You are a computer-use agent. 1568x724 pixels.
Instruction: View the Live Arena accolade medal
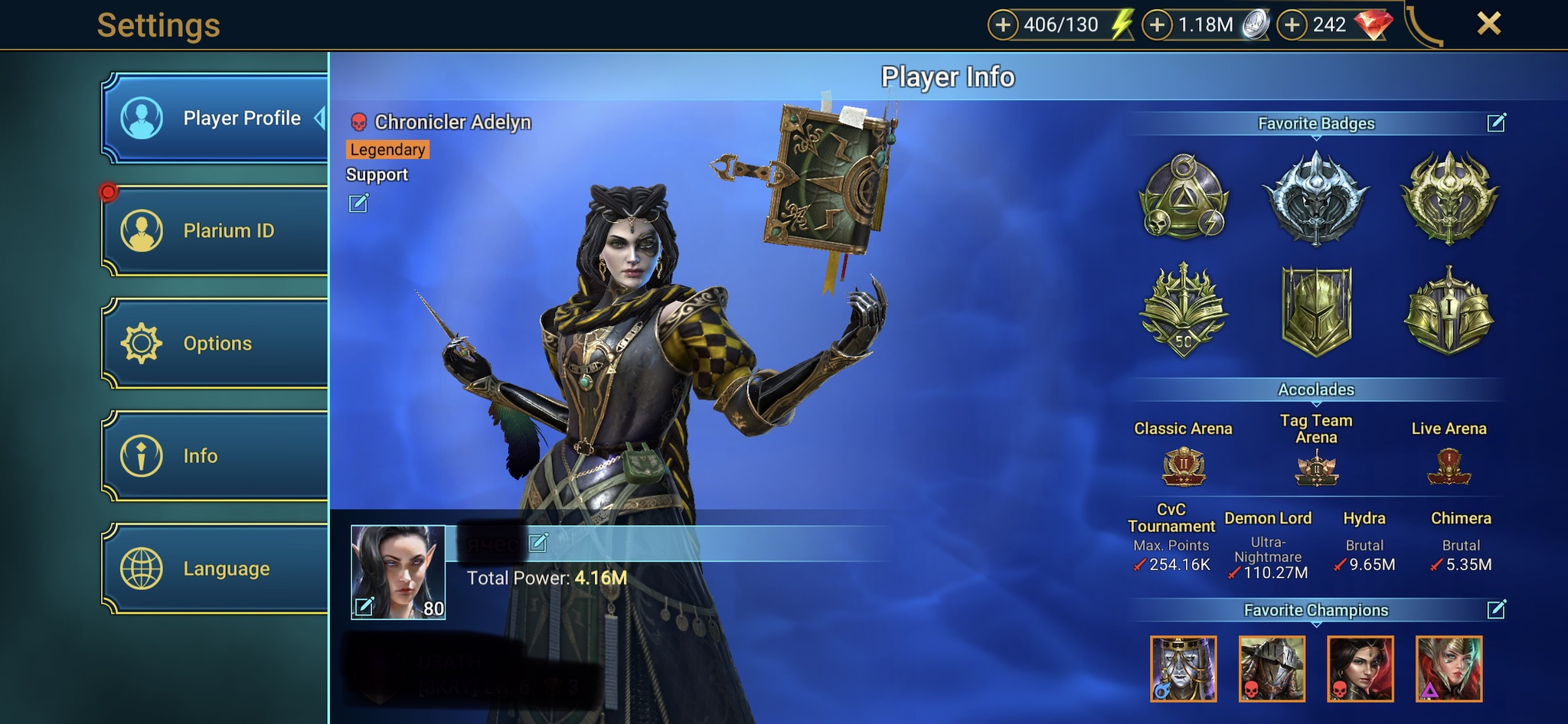pyautogui.click(x=1449, y=466)
